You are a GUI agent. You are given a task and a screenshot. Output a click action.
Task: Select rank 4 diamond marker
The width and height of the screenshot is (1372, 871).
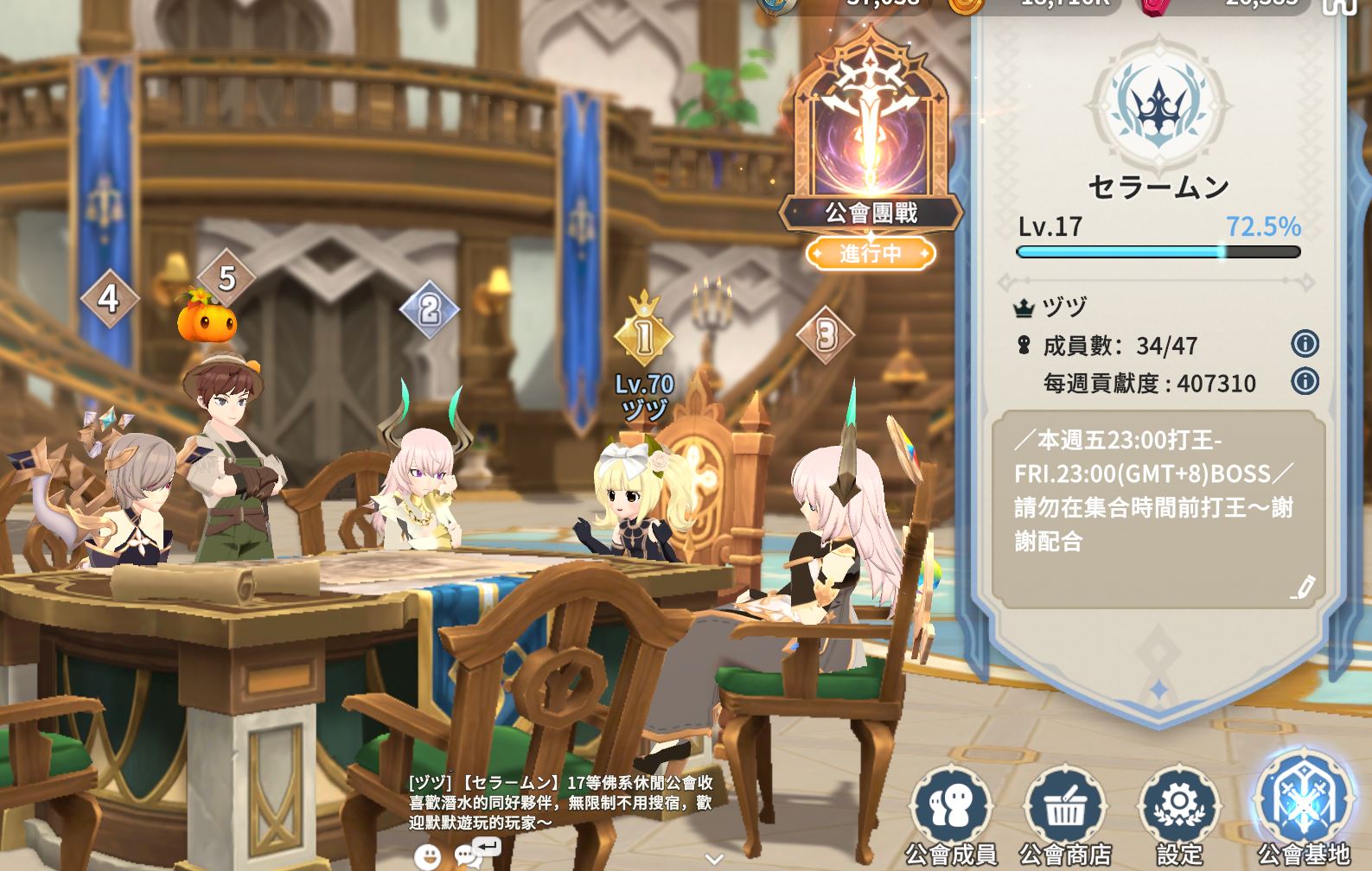tap(109, 298)
